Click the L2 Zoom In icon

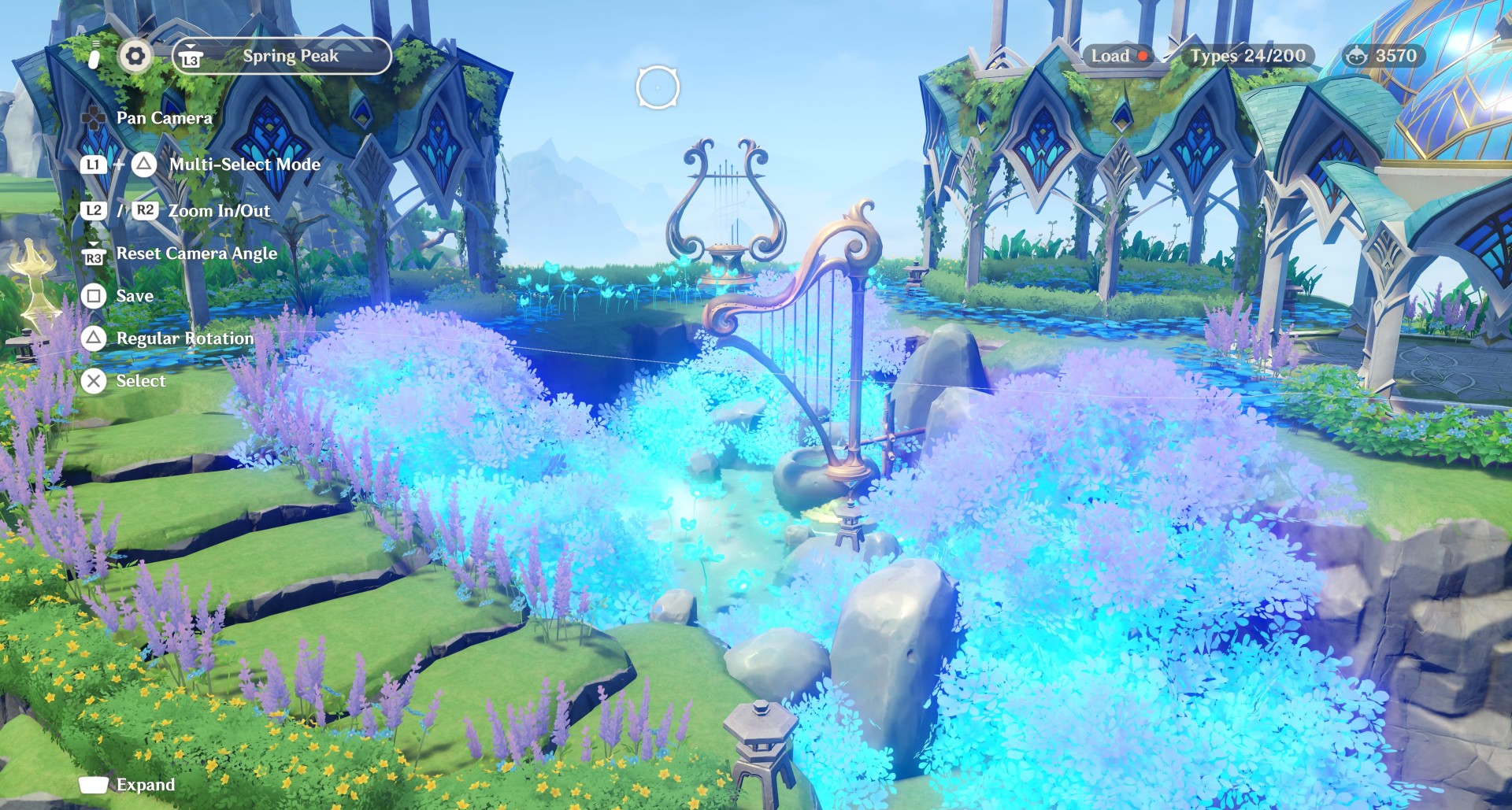point(94,210)
